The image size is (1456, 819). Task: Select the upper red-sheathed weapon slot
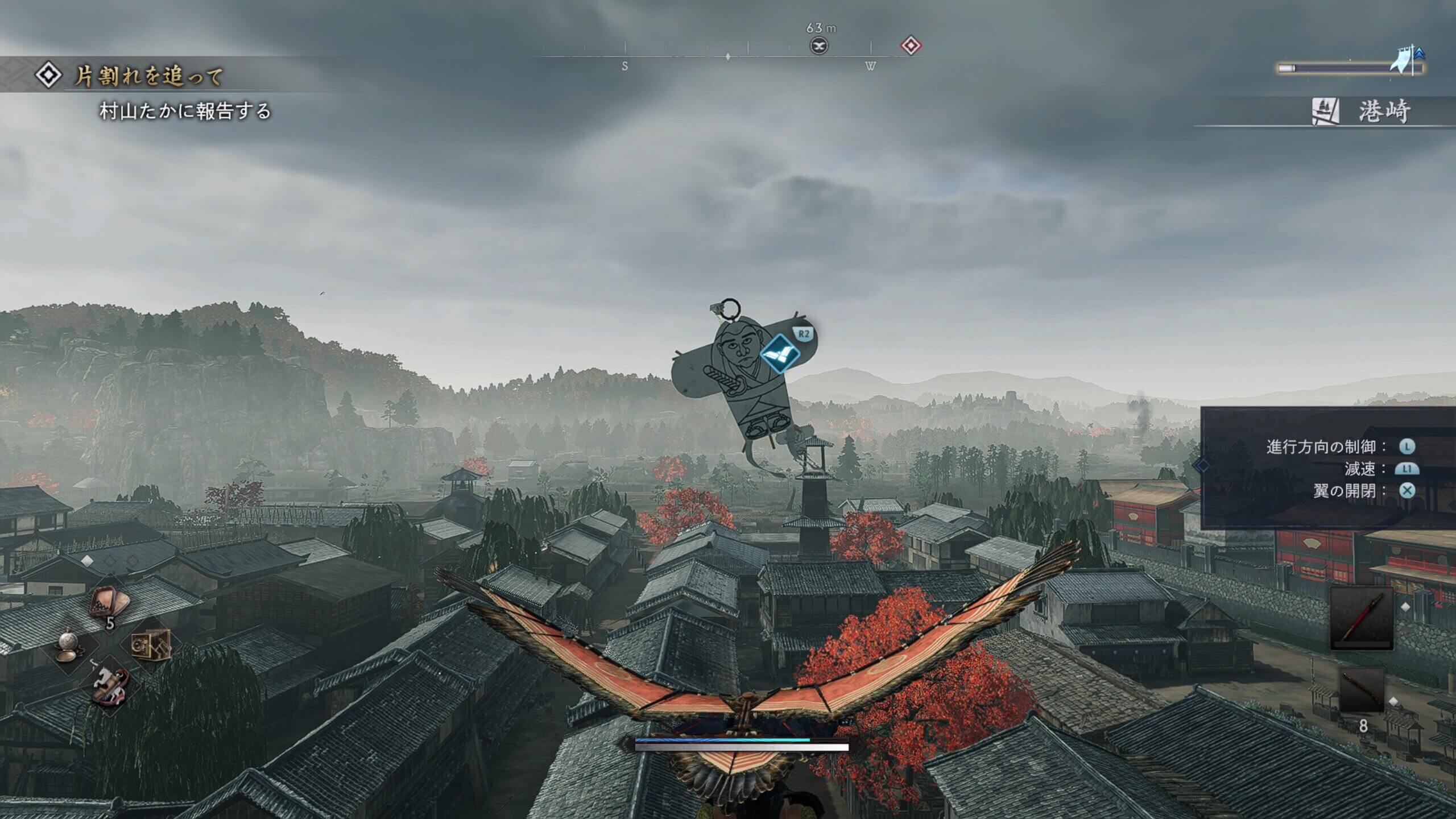tap(1362, 618)
